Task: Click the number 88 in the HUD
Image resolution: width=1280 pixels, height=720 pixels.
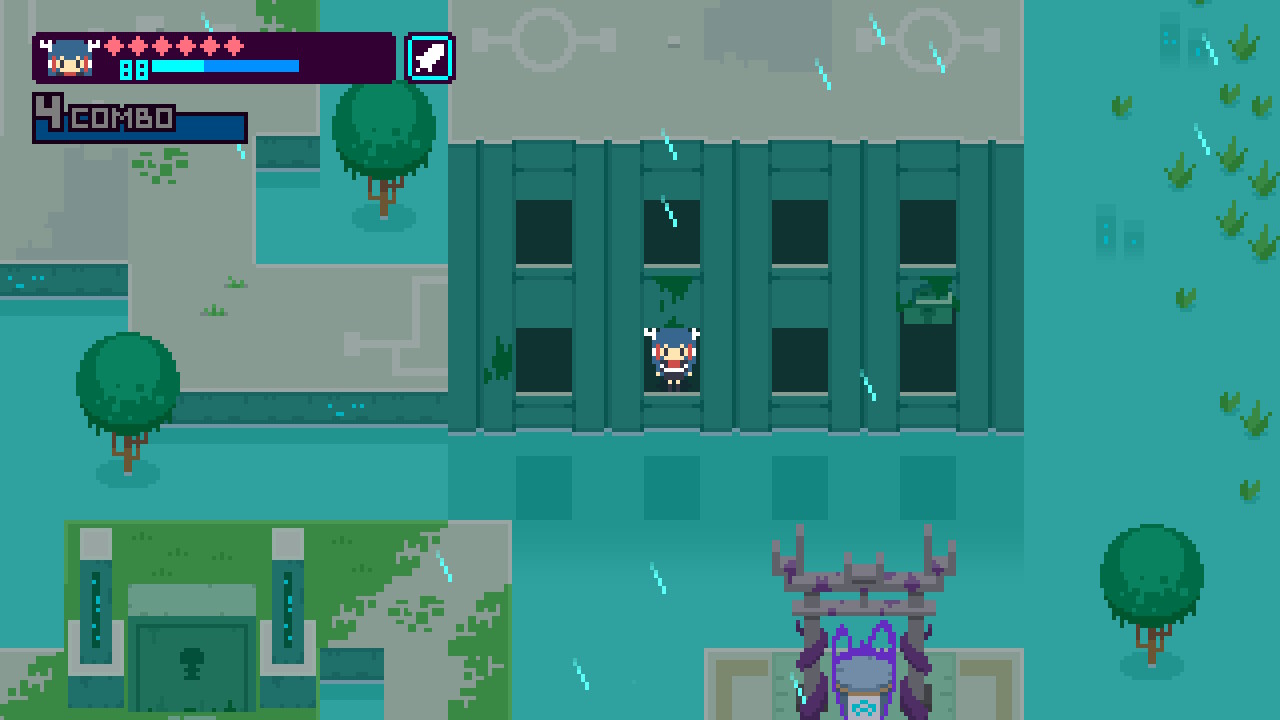Action: point(133,71)
